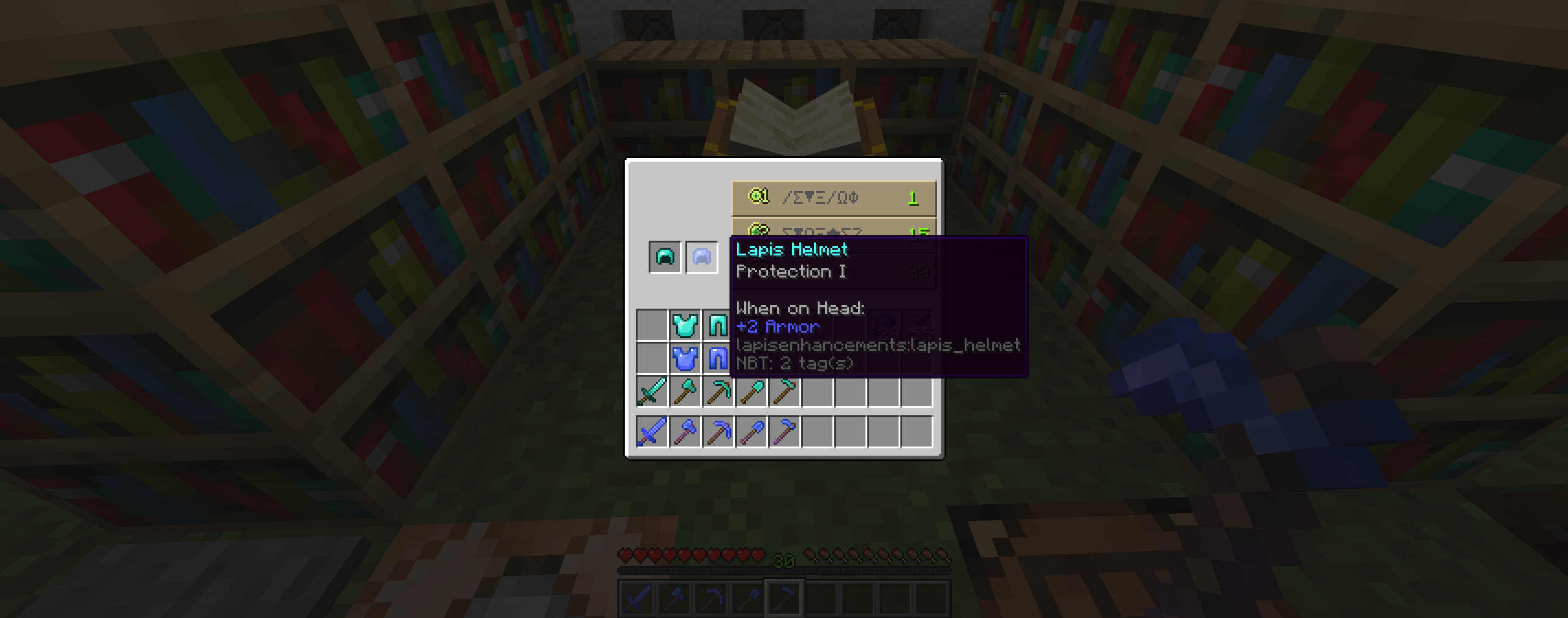Select the lapis axe in inventory

coord(686,431)
